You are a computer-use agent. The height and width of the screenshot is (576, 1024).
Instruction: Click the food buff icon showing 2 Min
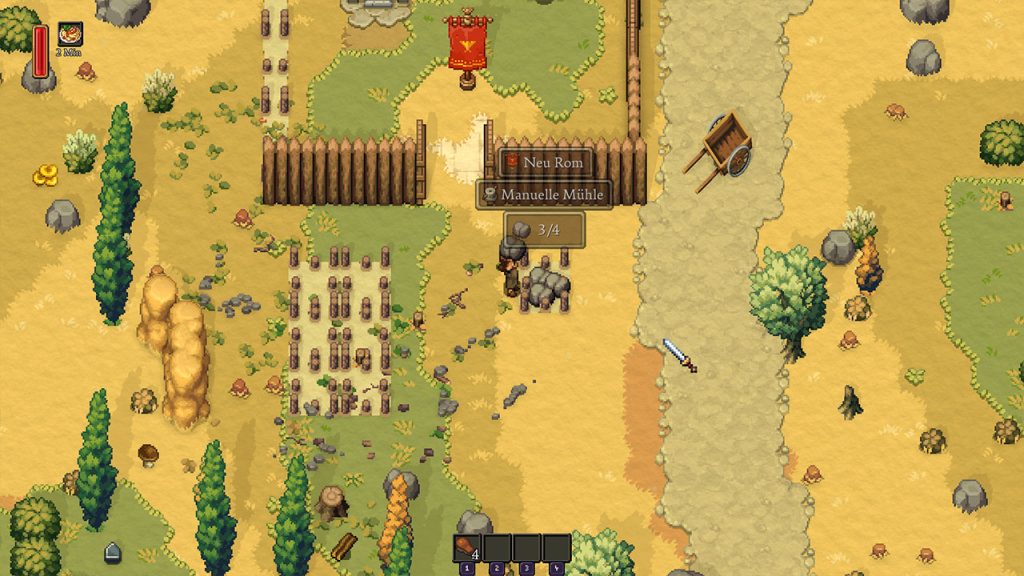[x=70, y=34]
